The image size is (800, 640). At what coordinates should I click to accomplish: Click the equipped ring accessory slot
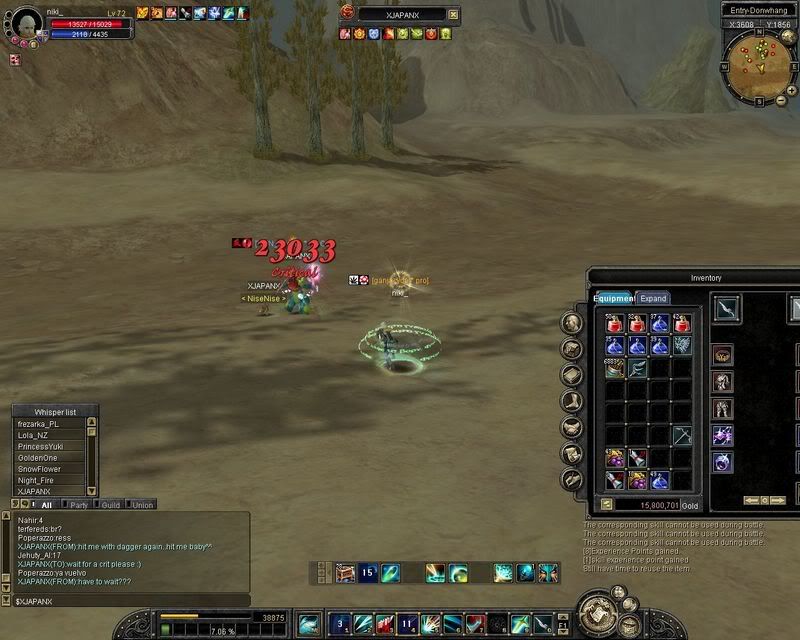[722, 462]
